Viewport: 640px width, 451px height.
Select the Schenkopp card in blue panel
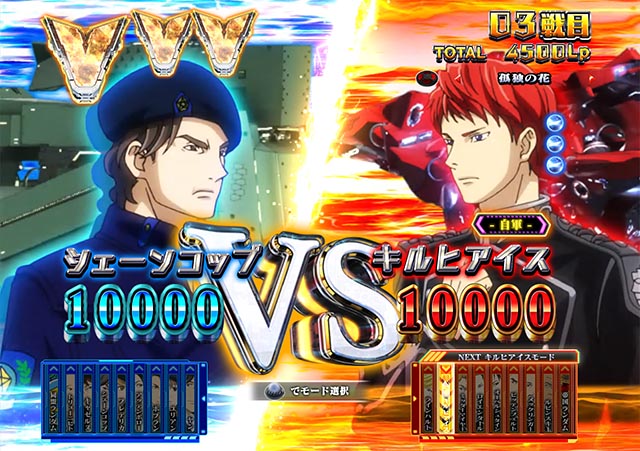coord(104,405)
